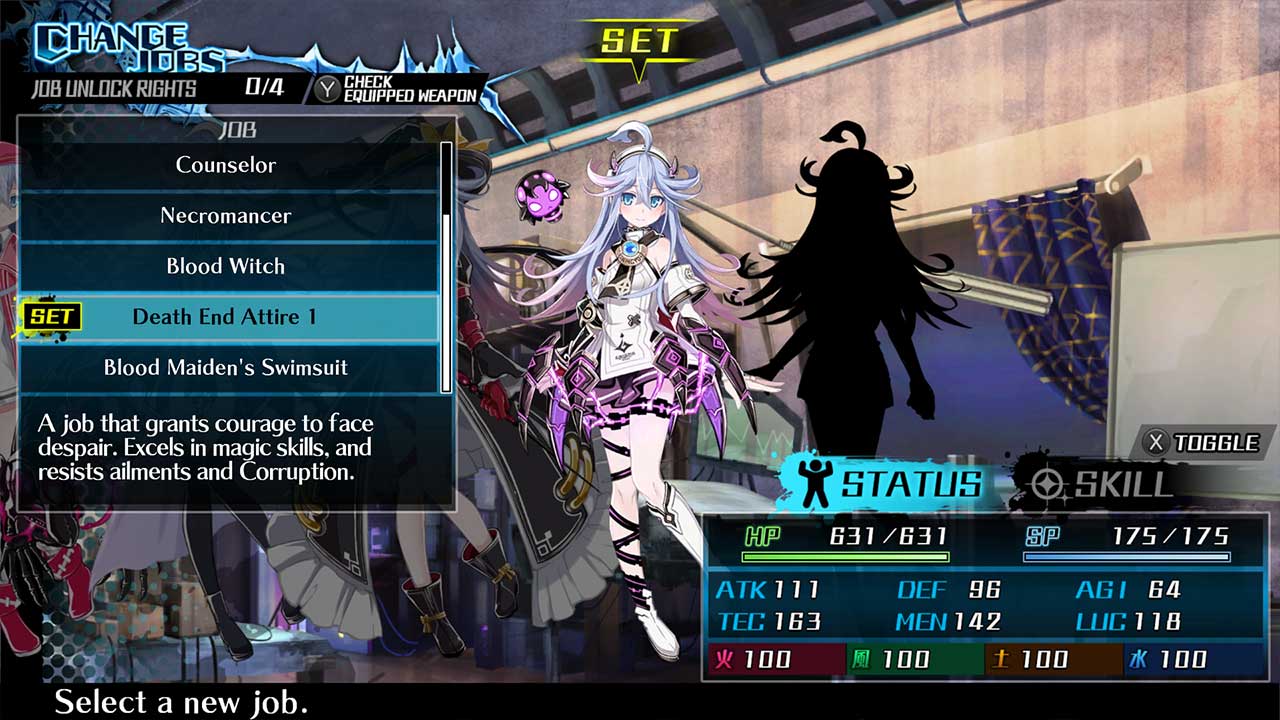Toggle between STATUS and SKILL views
The height and width of the screenshot is (720, 1280).
pyautogui.click(x=1201, y=441)
